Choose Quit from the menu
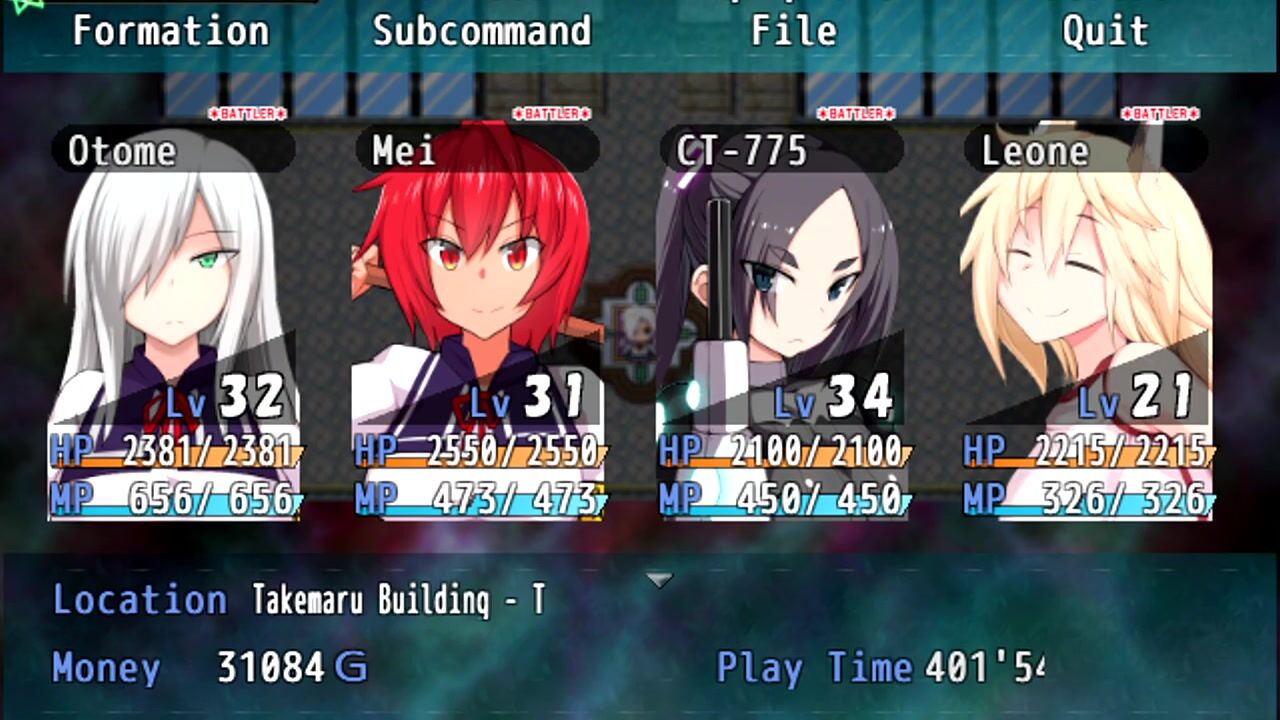Image resolution: width=1280 pixels, height=720 pixels. (x=1105, y=32)
